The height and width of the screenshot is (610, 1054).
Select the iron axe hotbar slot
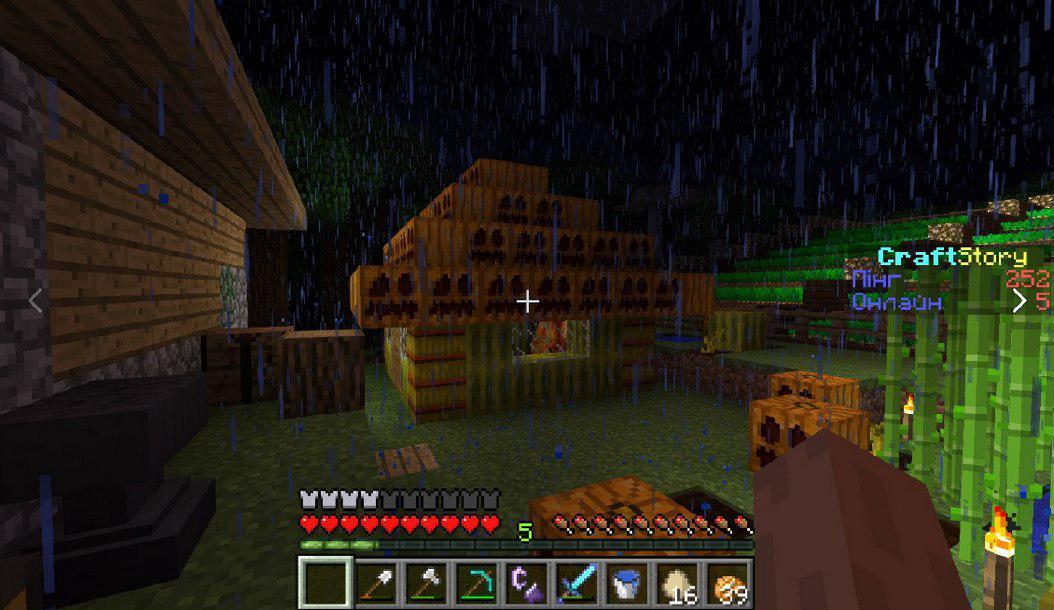427,582
